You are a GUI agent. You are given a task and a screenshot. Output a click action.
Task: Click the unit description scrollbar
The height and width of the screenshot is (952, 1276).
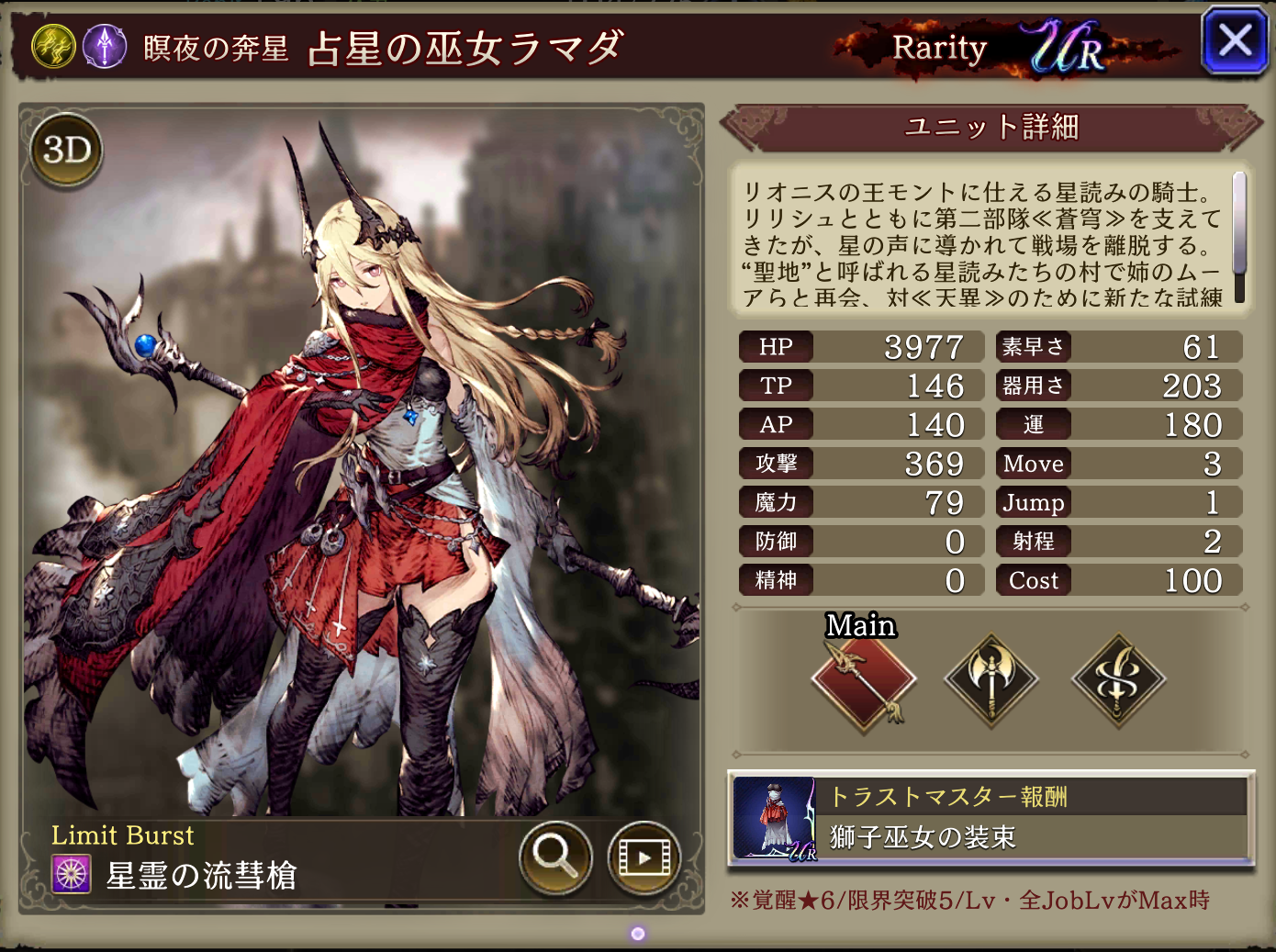click(1238, 237)
